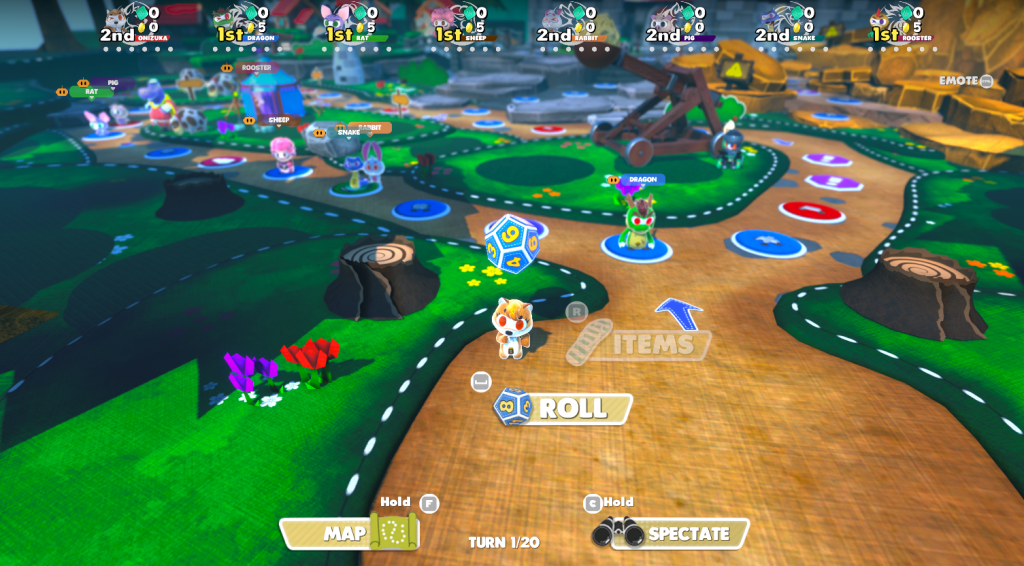Viewport: 1024px width, 566px height.
Task: Show the board MAP
Action: click(x=348, y=533)
